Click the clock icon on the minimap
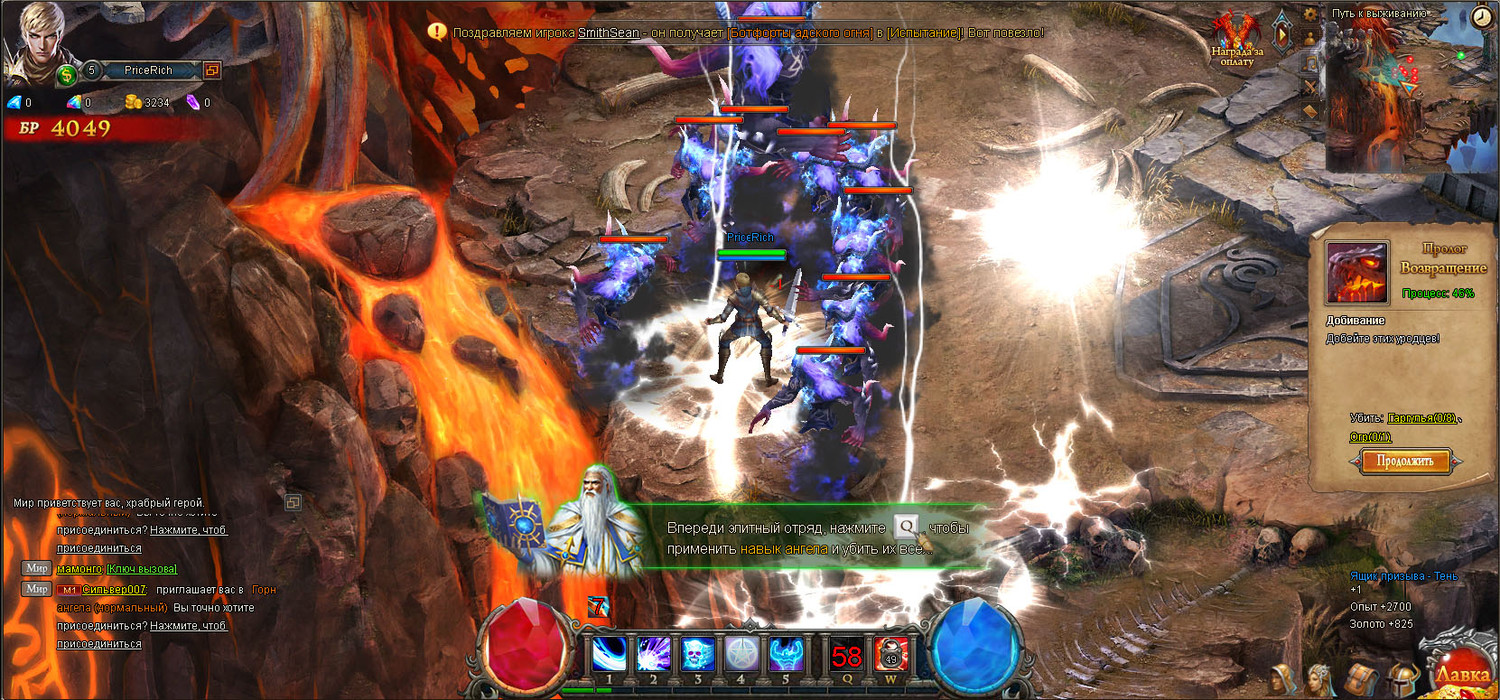Screen dimensions: 1500x700 click(1483, 17)
